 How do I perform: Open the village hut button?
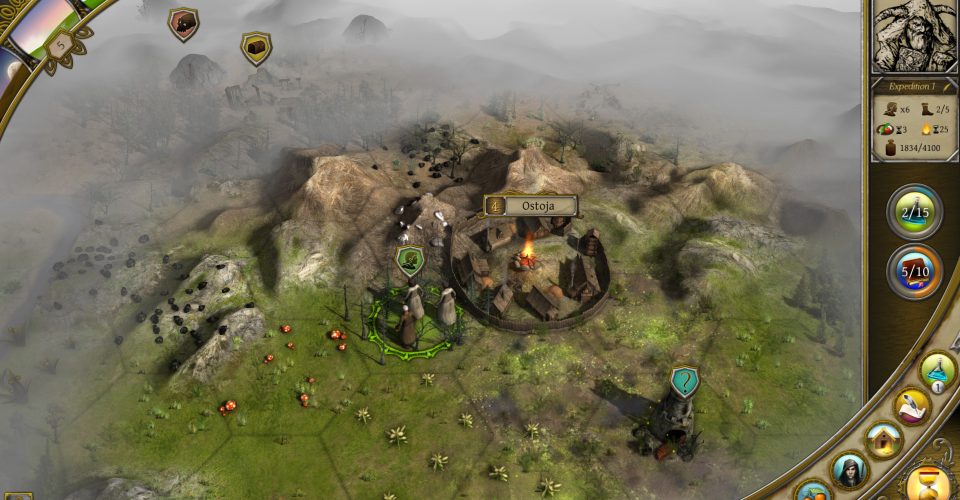coord(883,439)
